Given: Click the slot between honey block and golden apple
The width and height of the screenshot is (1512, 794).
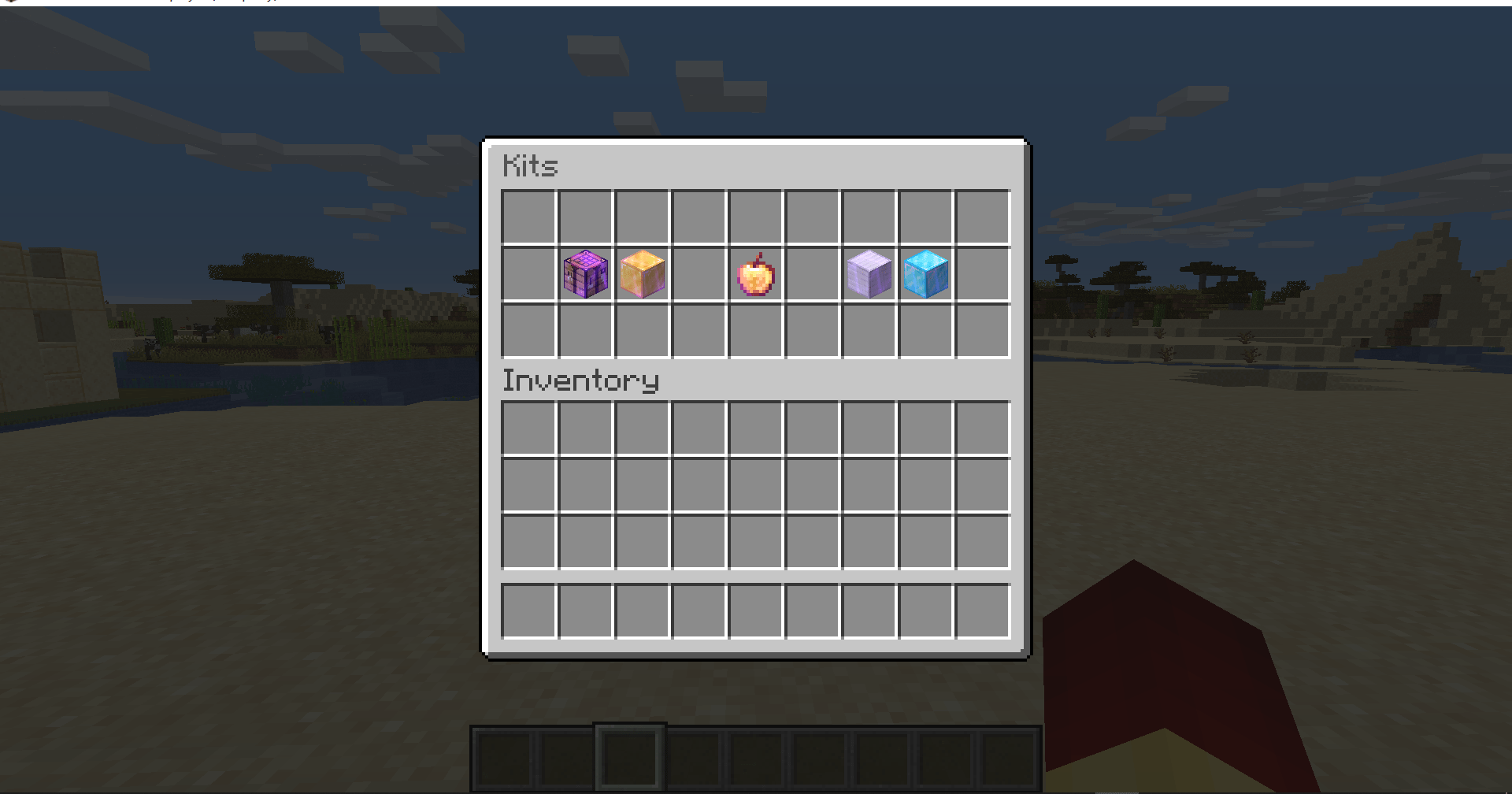Looking at the screenshot, I should (699, 273).
